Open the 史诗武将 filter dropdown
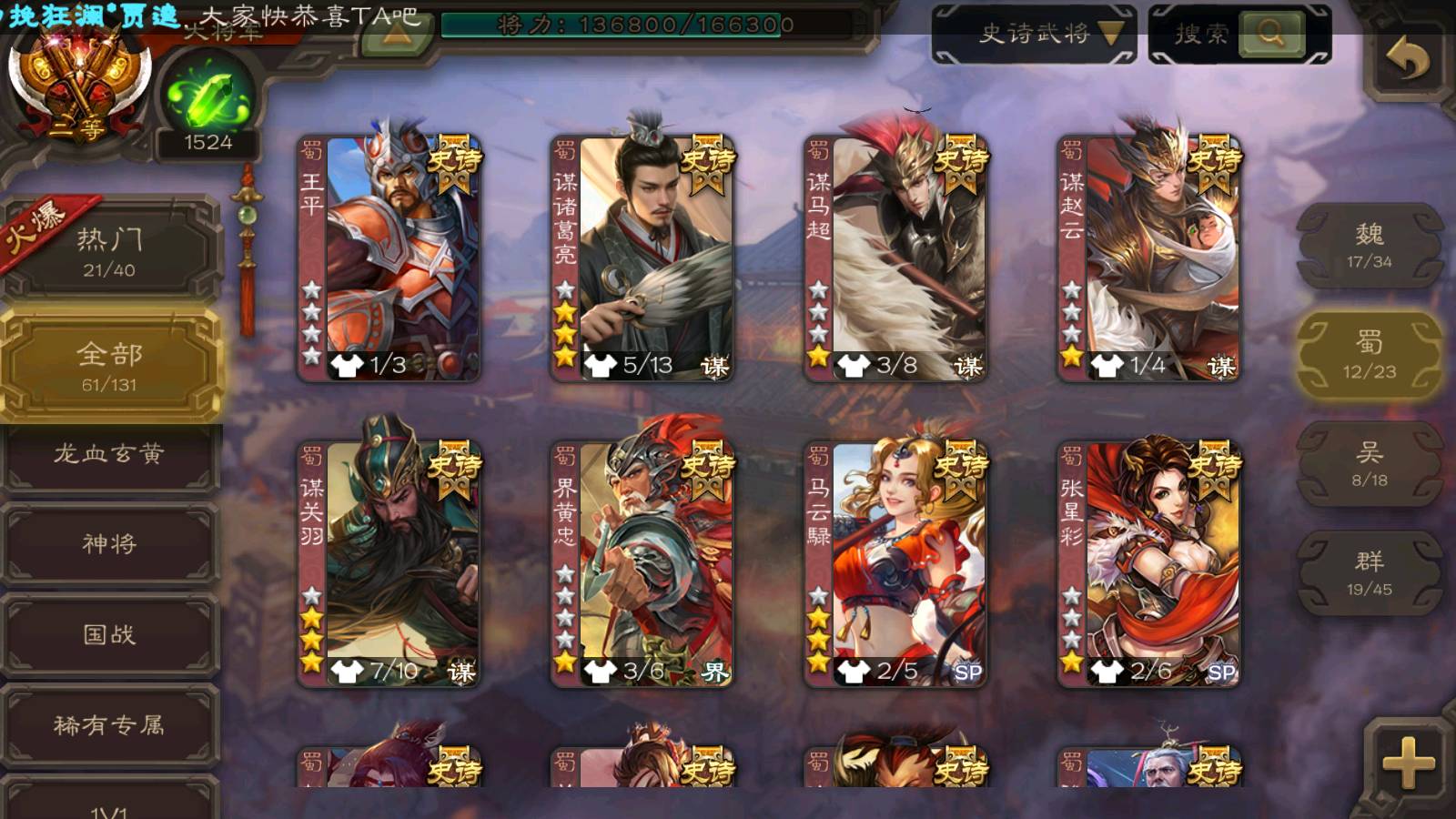This screenshot has height=819, width=1456. [1034, 35]
